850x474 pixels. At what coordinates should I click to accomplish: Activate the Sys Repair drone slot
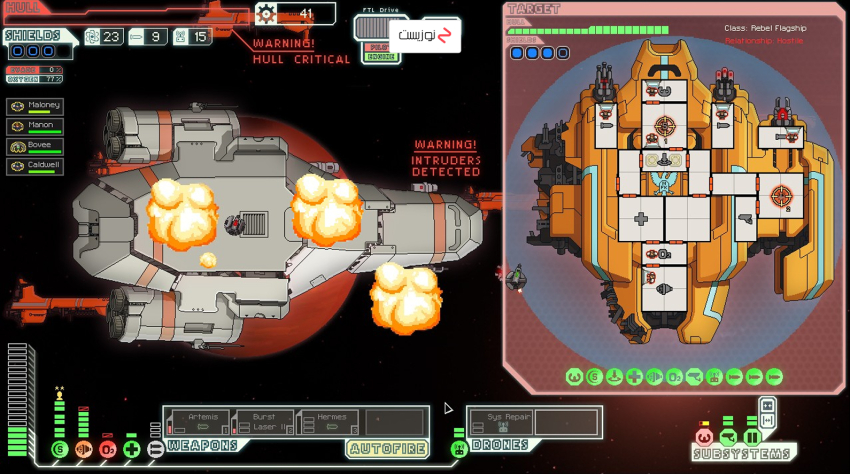[x=500, y=422]
